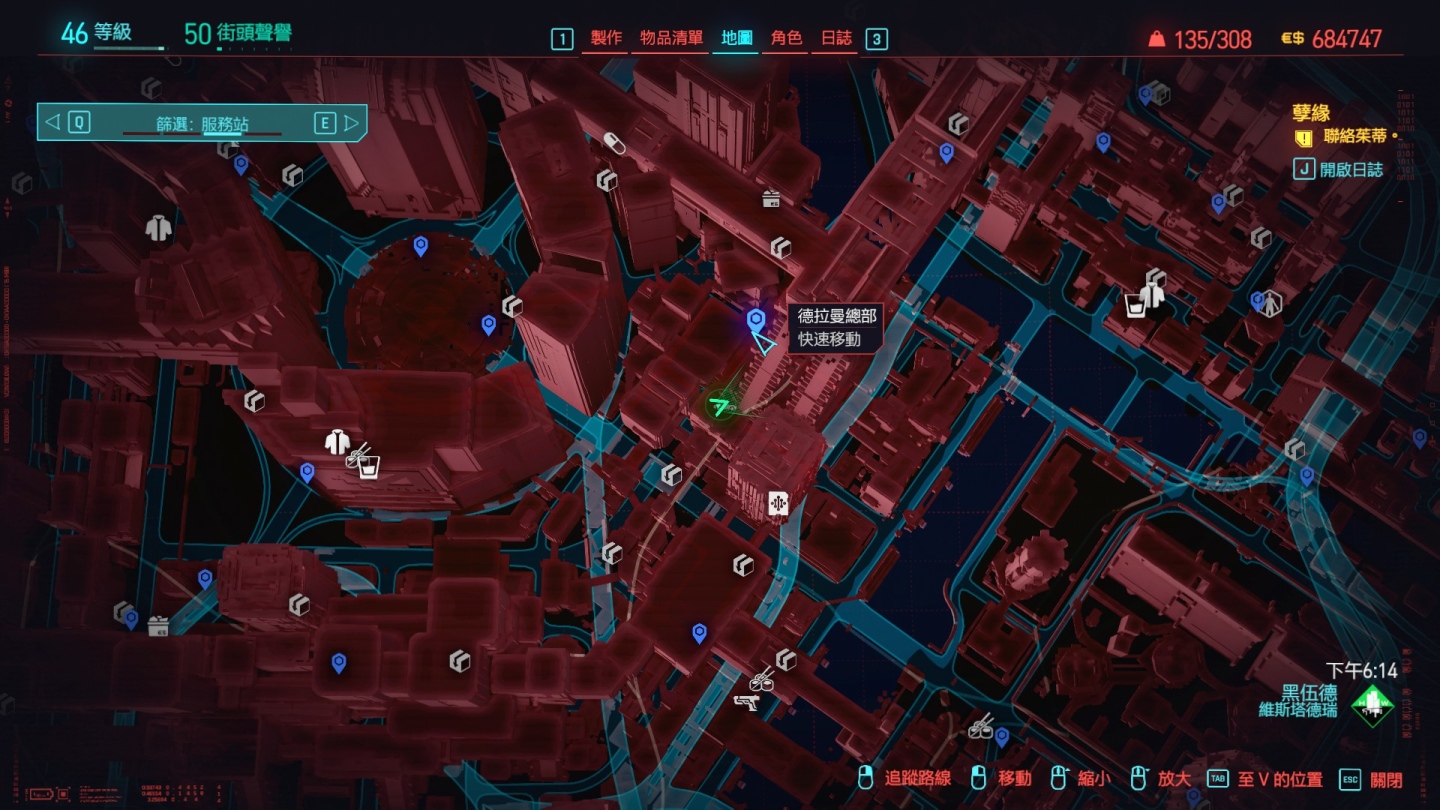This screenshot has width=1440, height=810.
Task: Select the Delamain HQ fast travel pin
Action: [x=758, y=320]
